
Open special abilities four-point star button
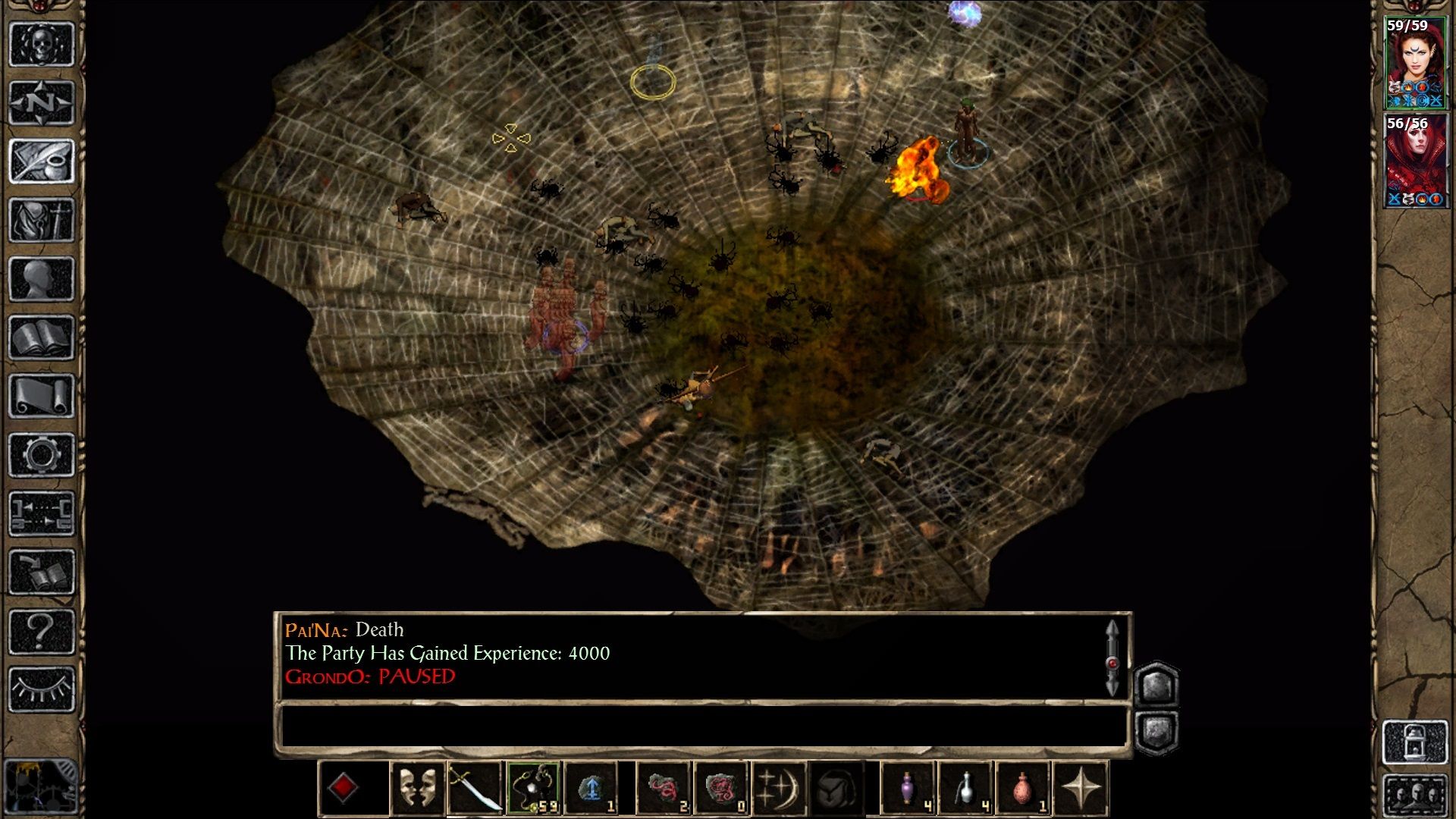1081,788
